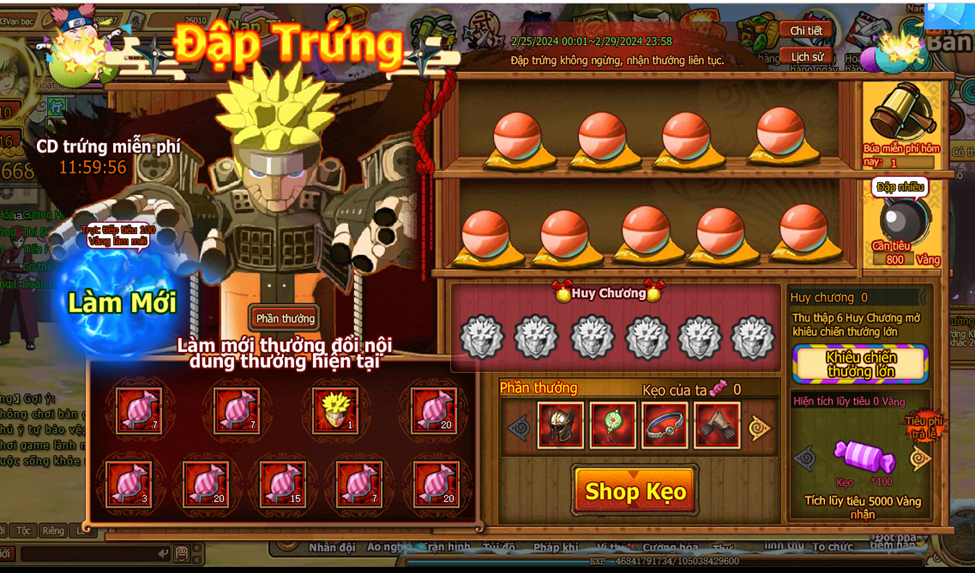Open the Chi tiết details button
975x573 pixels.
click(x=806, y=31)
